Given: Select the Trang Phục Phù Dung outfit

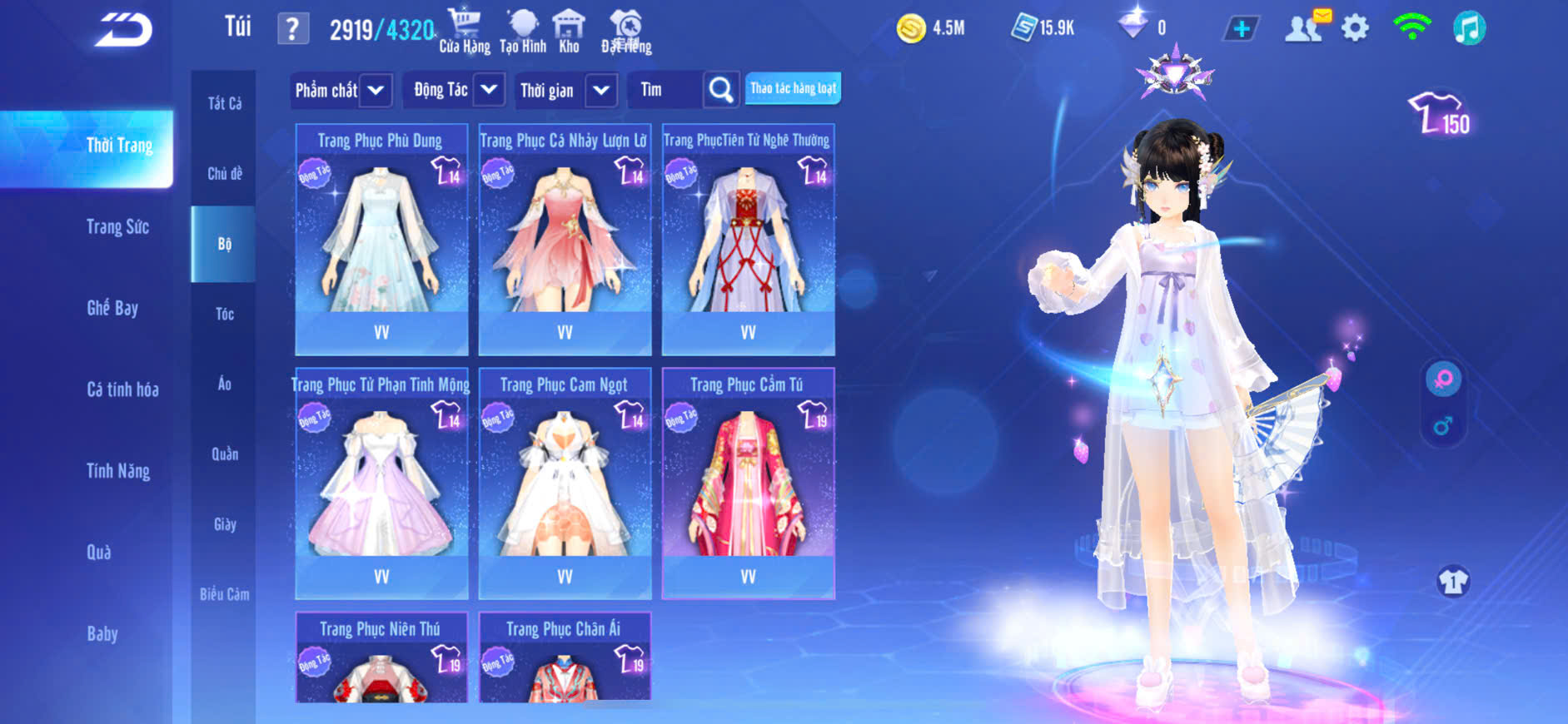Looking at the screenshot, I should (x=381, y=240).
